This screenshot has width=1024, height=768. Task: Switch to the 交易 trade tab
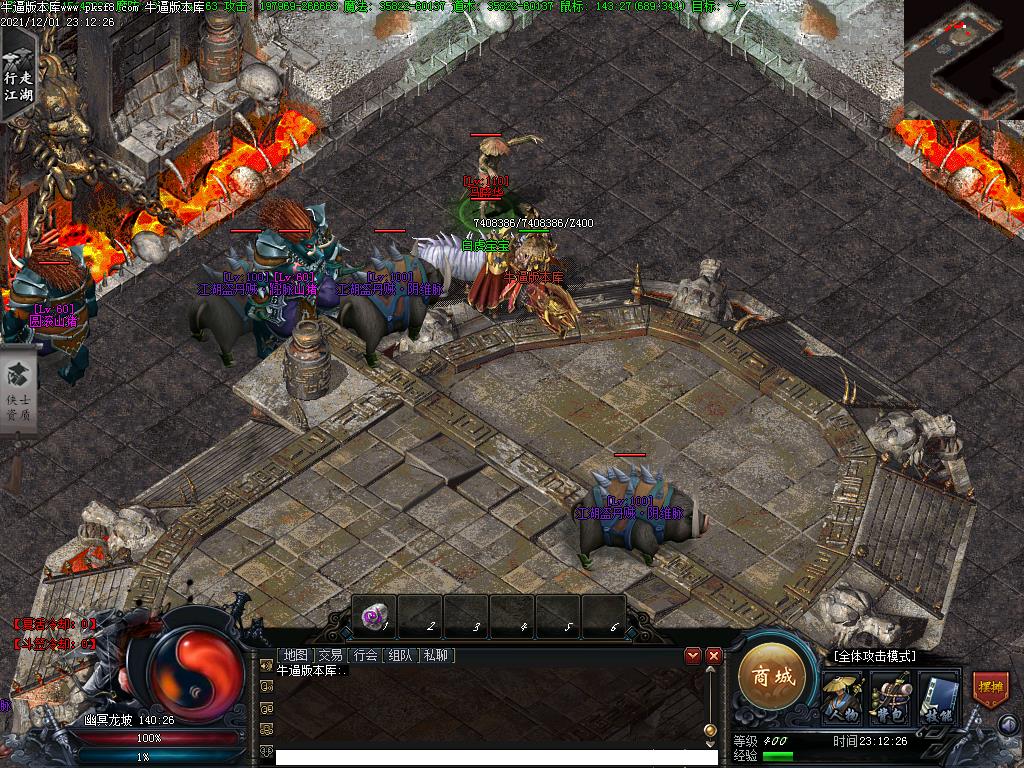[x=330, y=655]
